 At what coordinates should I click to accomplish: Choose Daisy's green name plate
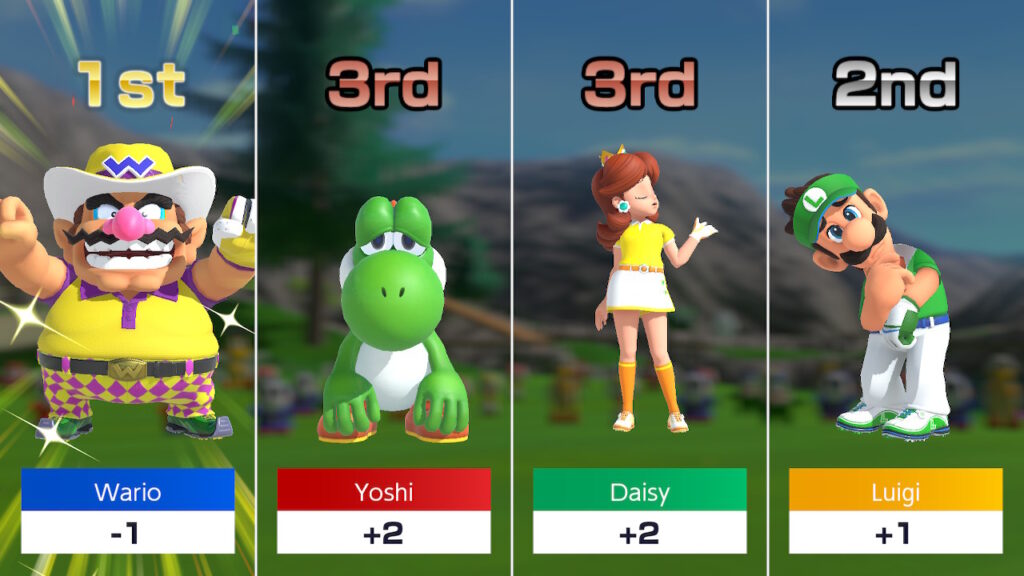[640, 491]
